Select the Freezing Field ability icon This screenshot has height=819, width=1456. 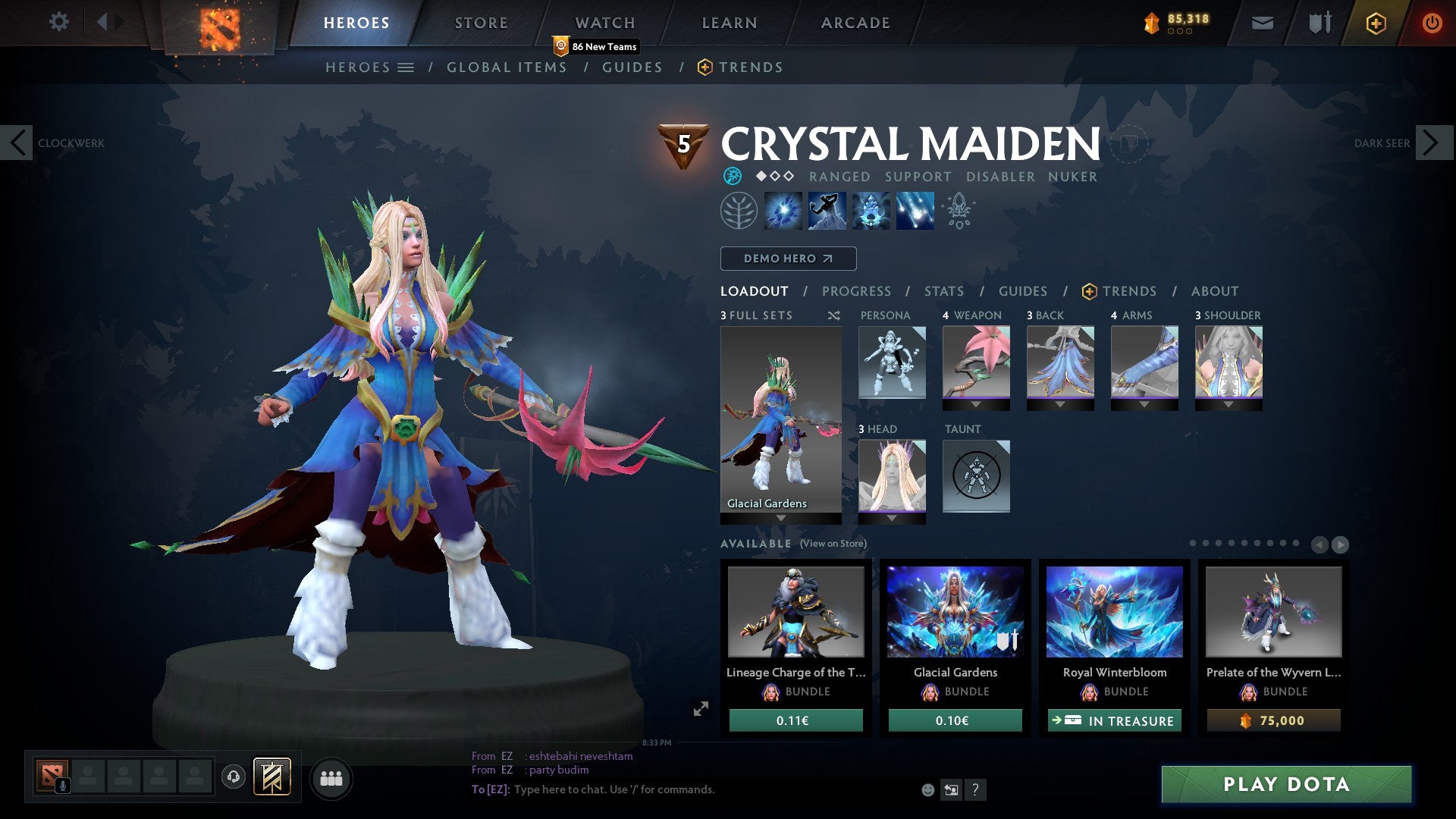(x=914, y=210)
